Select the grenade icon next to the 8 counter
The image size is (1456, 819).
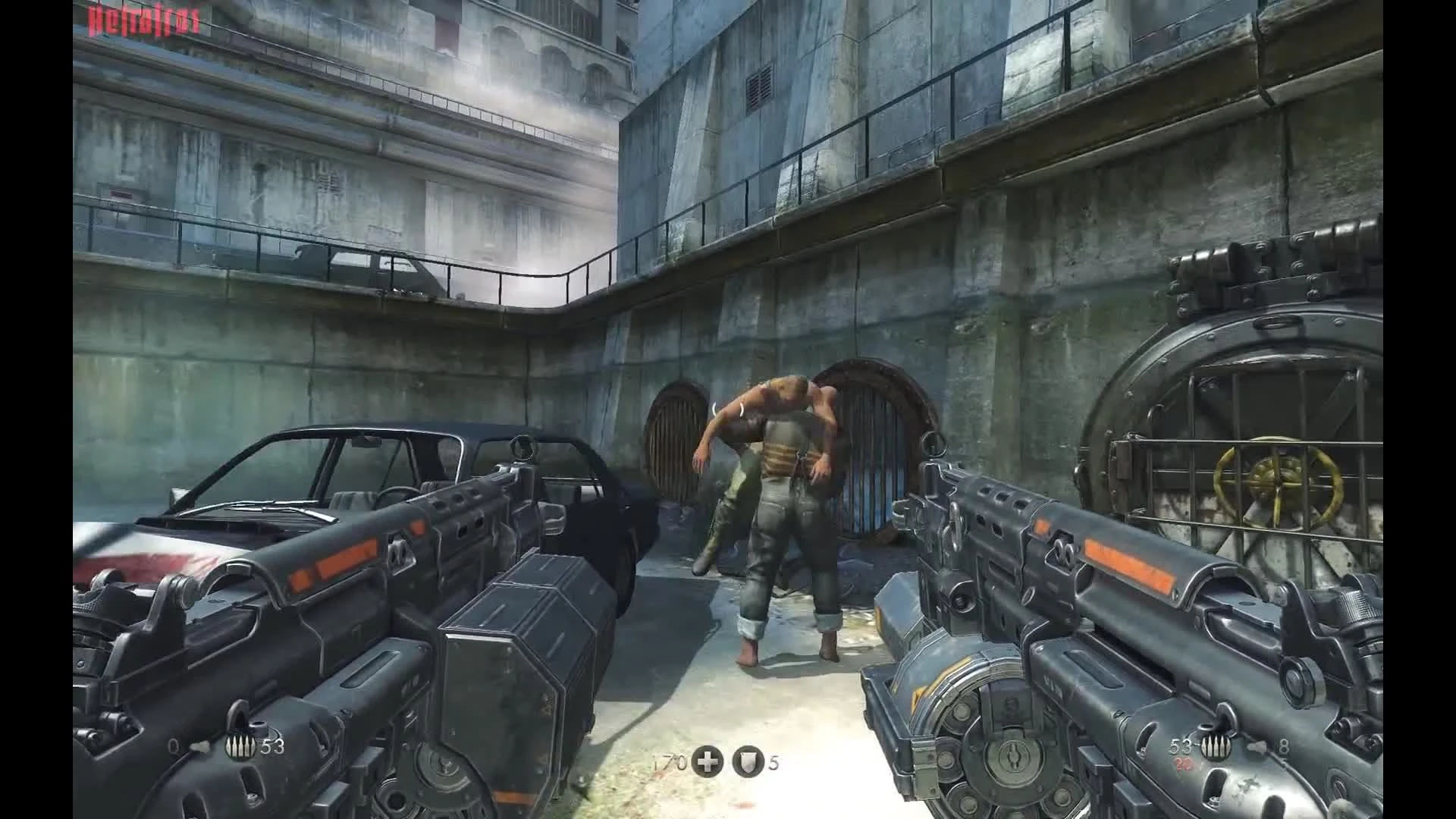coord(1257,747)
